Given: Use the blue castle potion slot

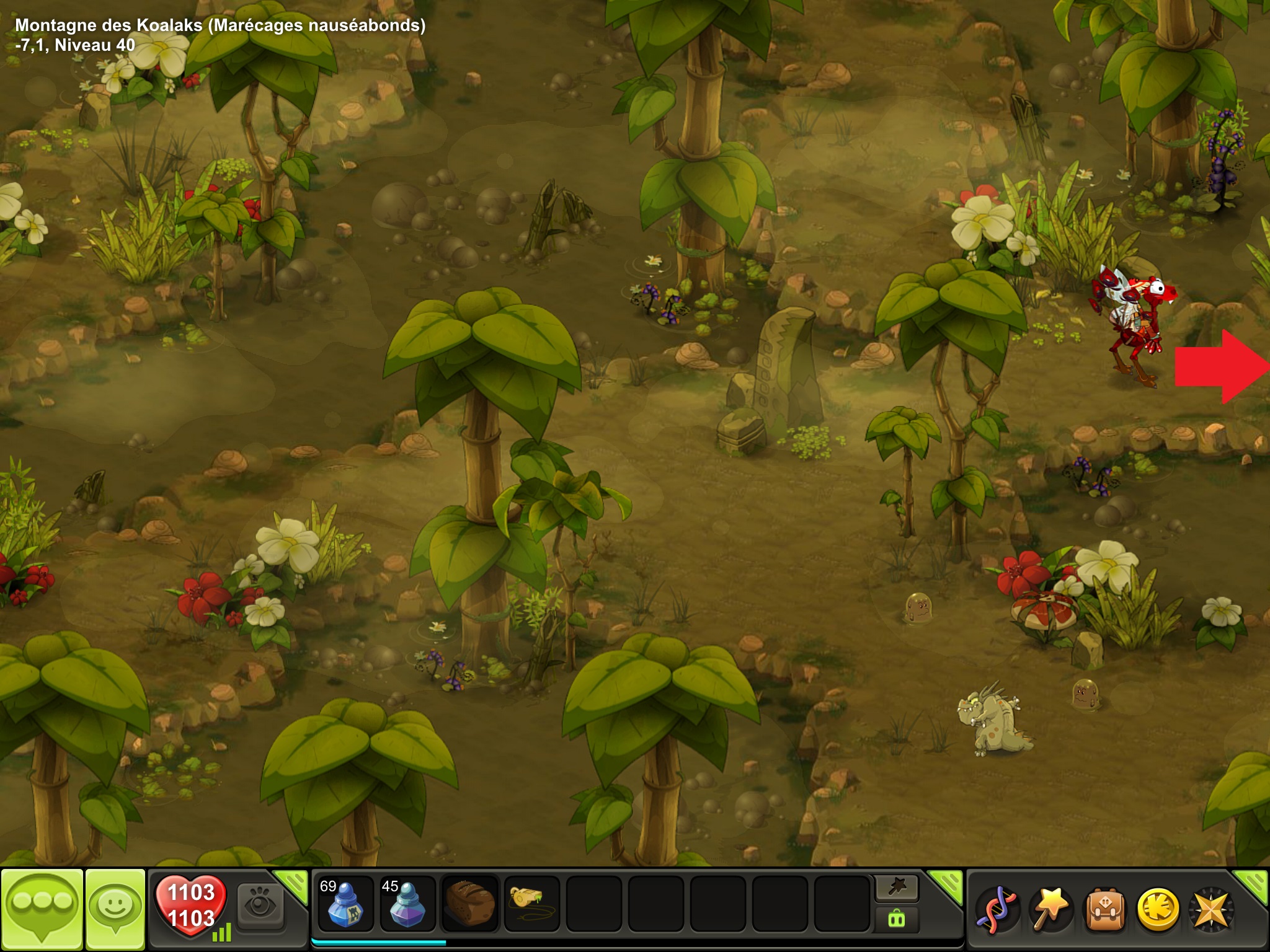Looking at the screenshot, I should point(345,904).
